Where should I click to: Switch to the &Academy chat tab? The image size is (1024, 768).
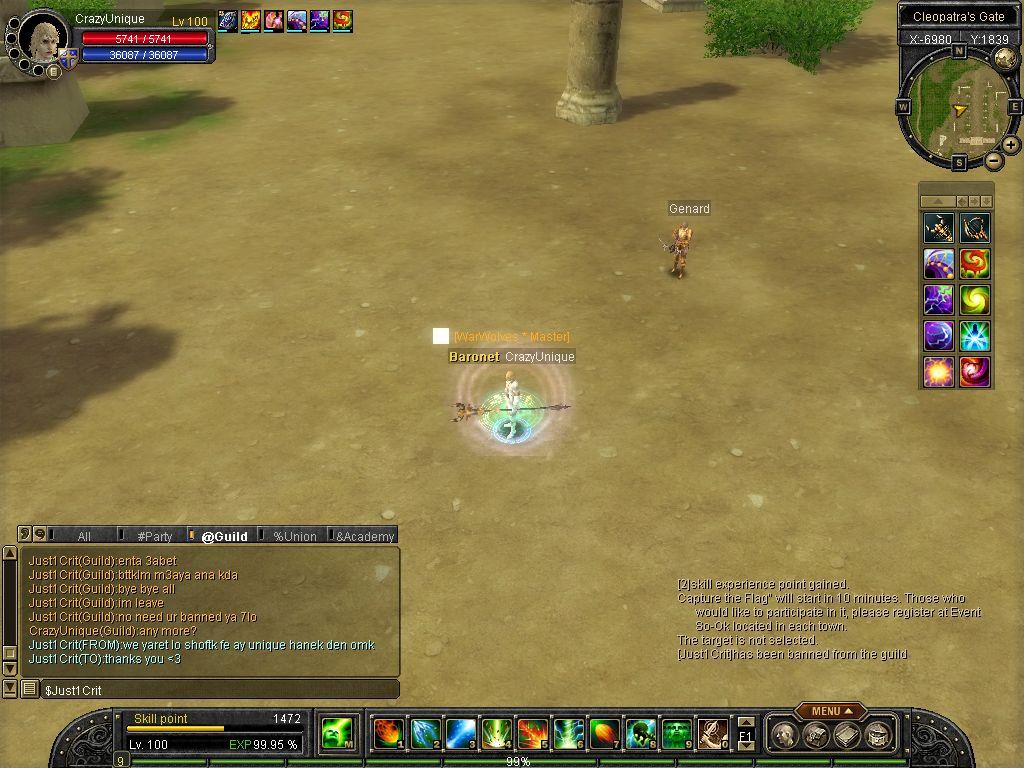tap(365, 536)
